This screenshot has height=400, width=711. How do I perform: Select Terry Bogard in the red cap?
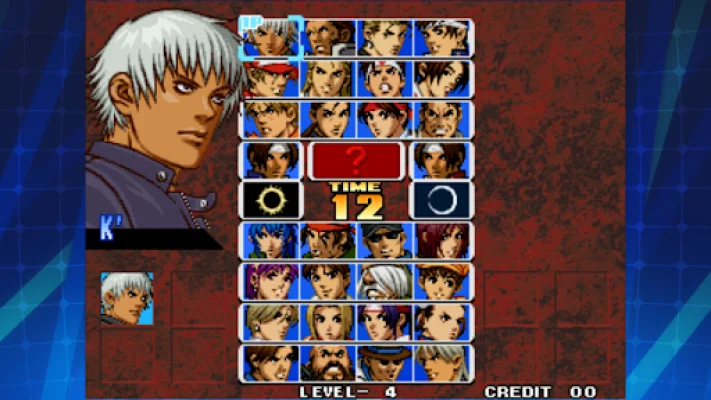[x=271, y=78]
